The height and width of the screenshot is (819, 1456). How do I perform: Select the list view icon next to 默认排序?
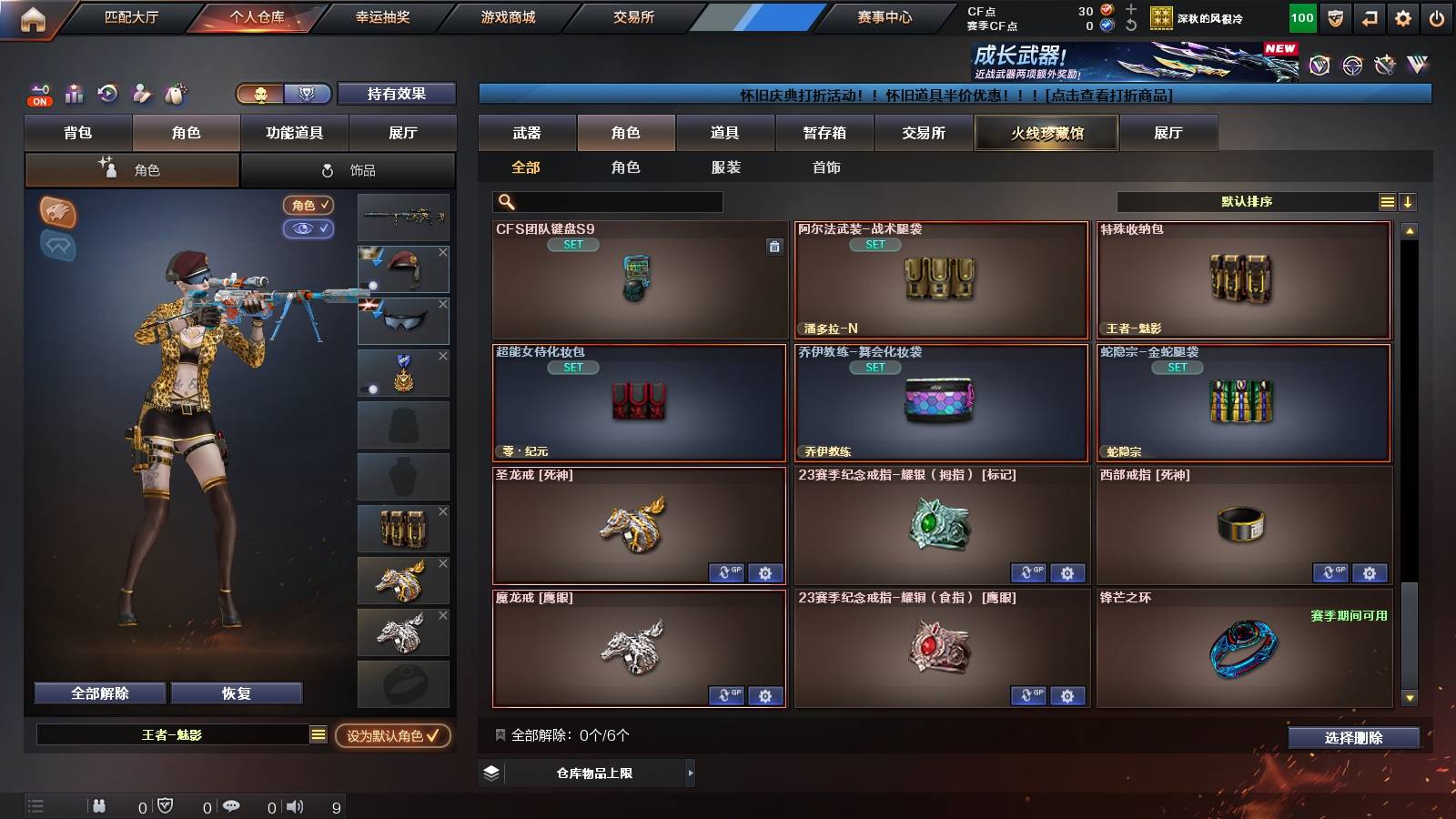click(1387, 201)
